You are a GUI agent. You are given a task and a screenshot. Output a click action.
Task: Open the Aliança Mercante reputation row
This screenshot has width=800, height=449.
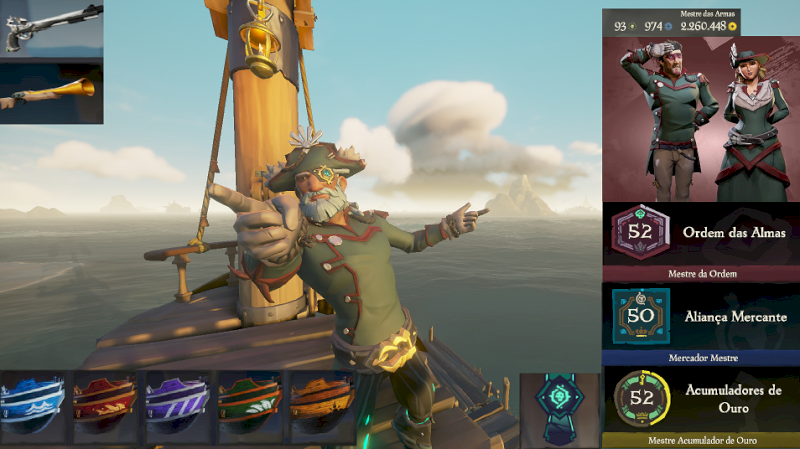(x=700, y=317)
